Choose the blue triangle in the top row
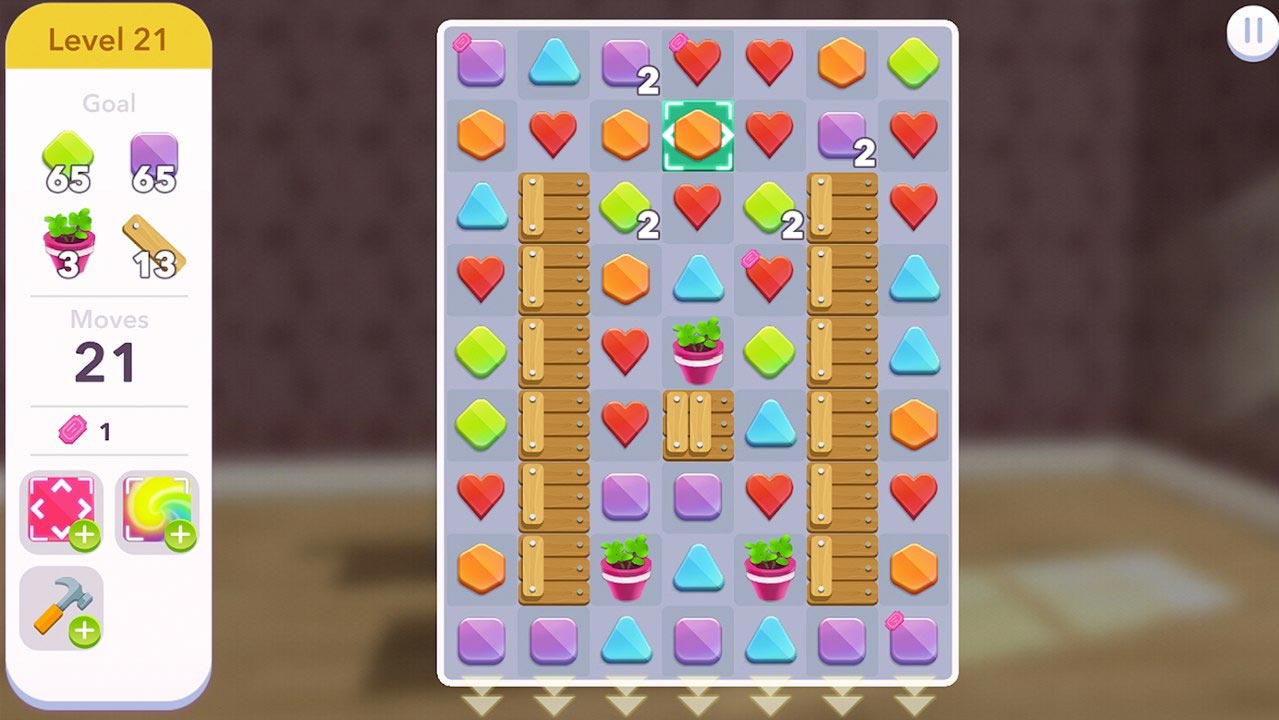 (x=554, y=62)
